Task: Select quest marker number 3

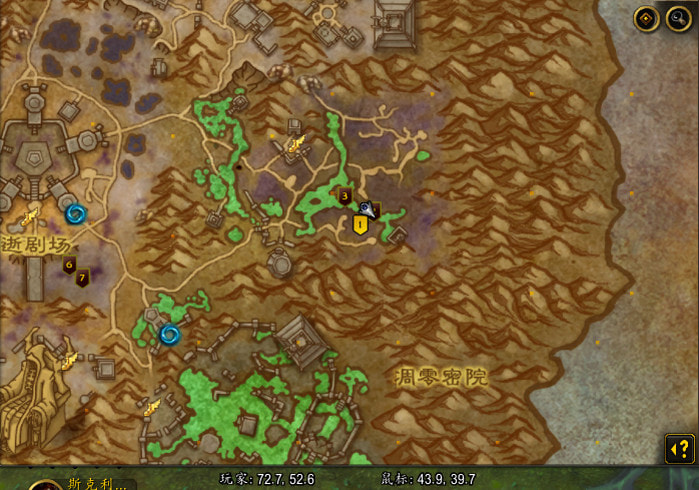Action: click(345, 196)
